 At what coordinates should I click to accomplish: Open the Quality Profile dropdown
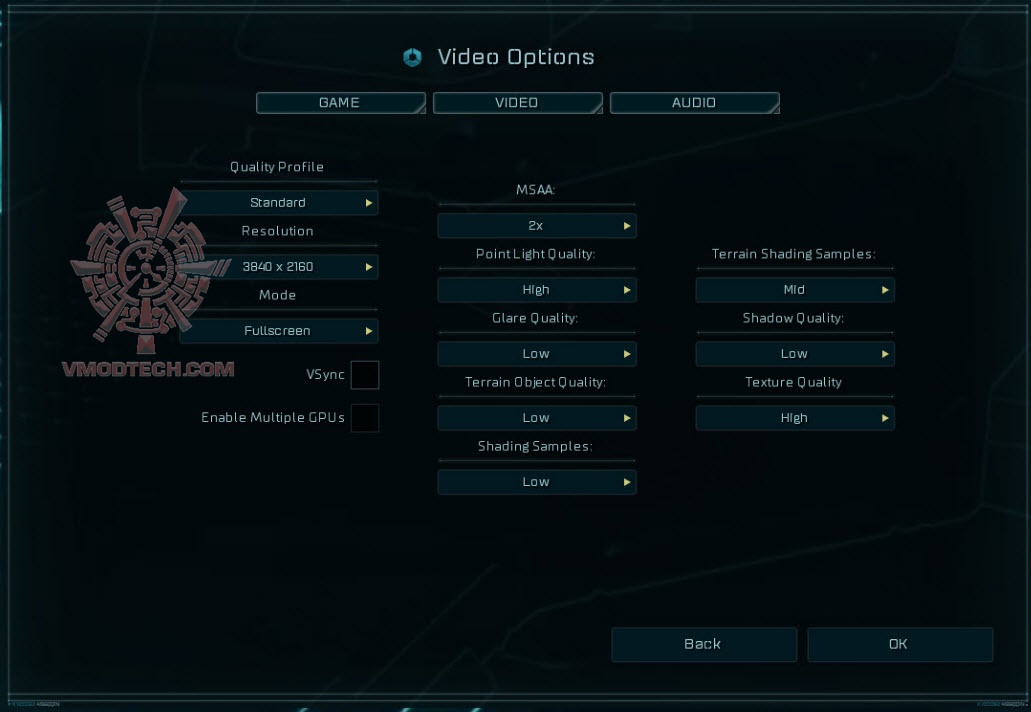(x=279, y=203)
